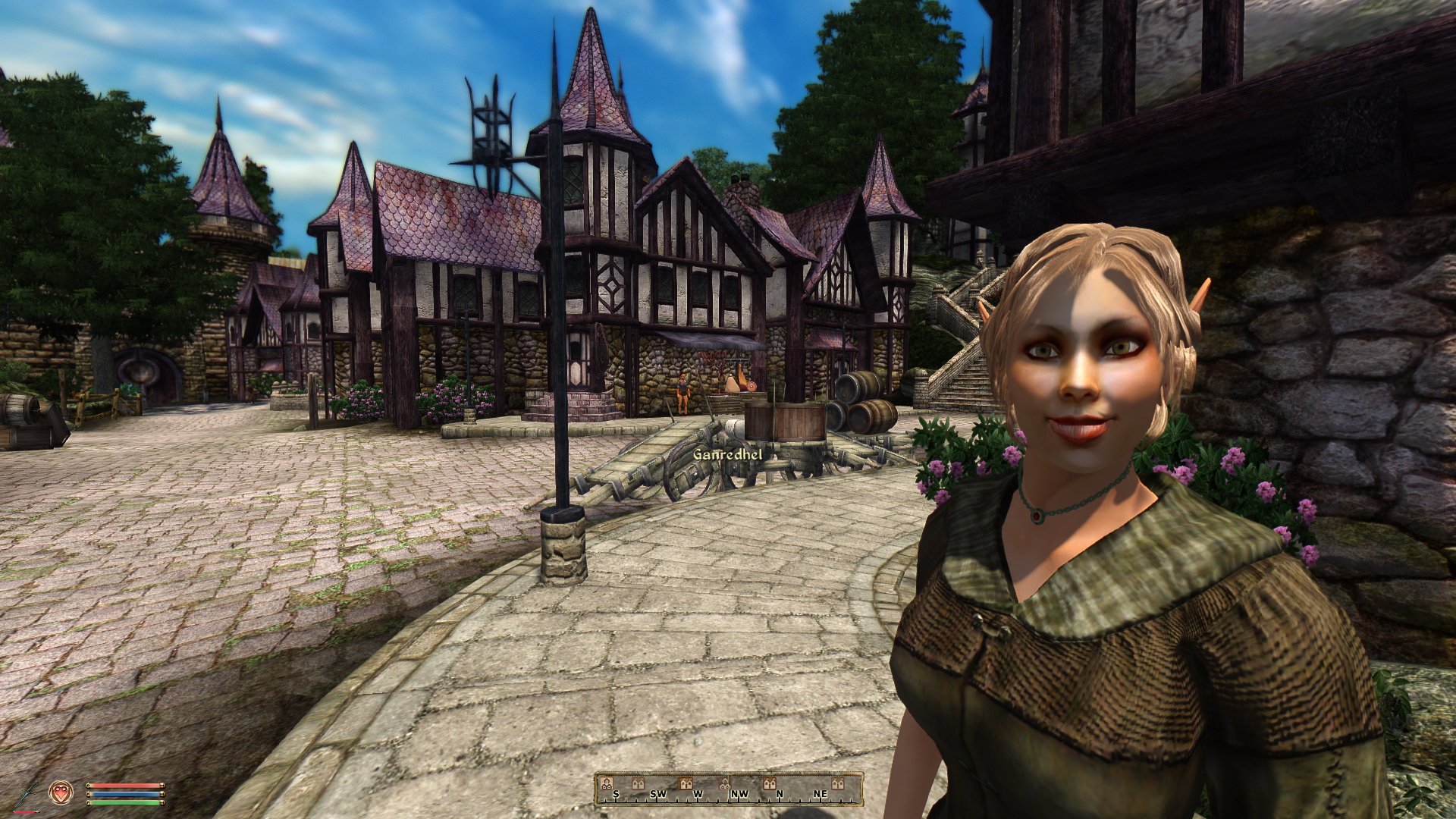The width and height of the screenshot is (1456, 819).
Task: Click the compass marker nearest NE
Action: (x=837, y=783)
